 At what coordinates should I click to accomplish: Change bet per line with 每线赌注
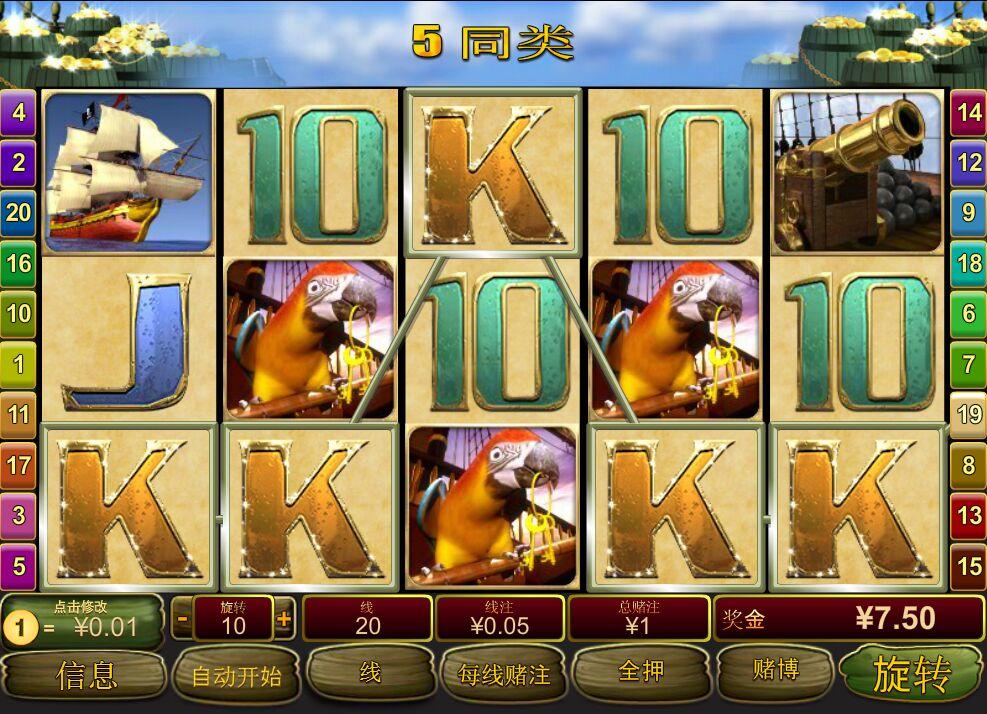[504, 675]
